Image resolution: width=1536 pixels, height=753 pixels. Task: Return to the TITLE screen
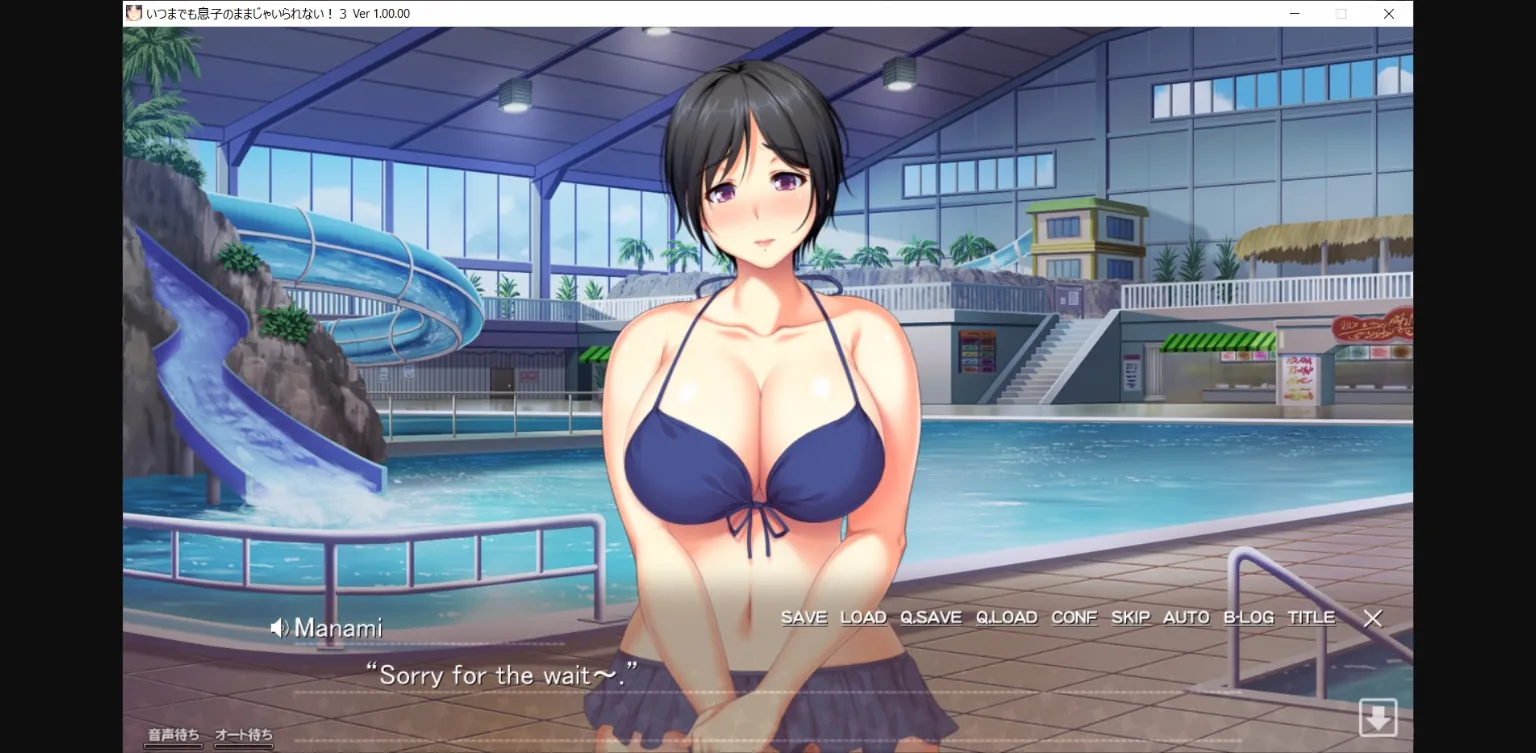(x=1311, y=617)
